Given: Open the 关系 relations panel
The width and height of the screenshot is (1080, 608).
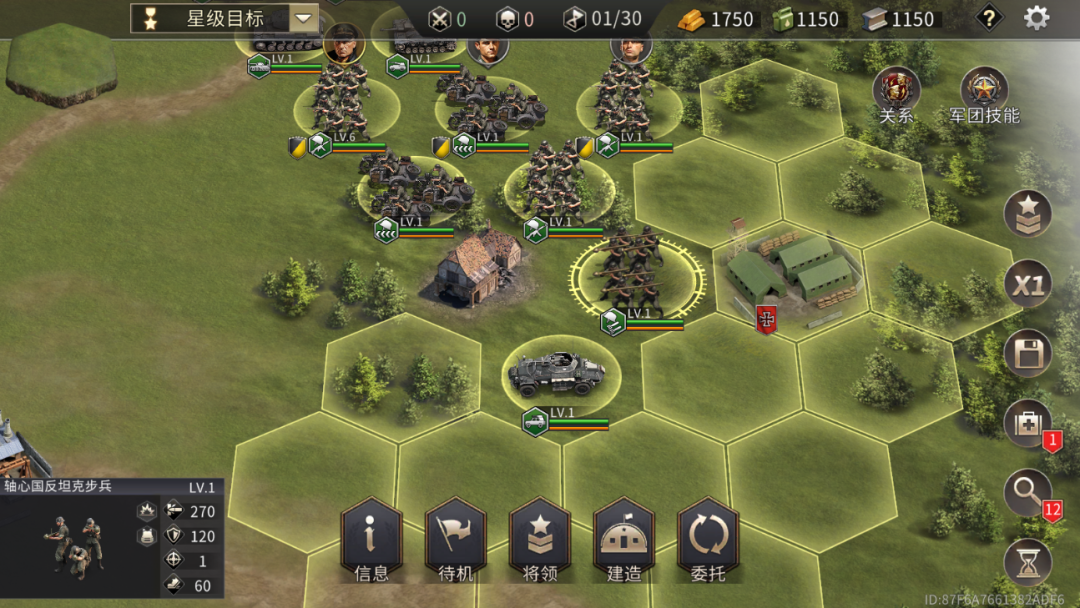Looking at the screenshot, I should (x=896, y=92).
